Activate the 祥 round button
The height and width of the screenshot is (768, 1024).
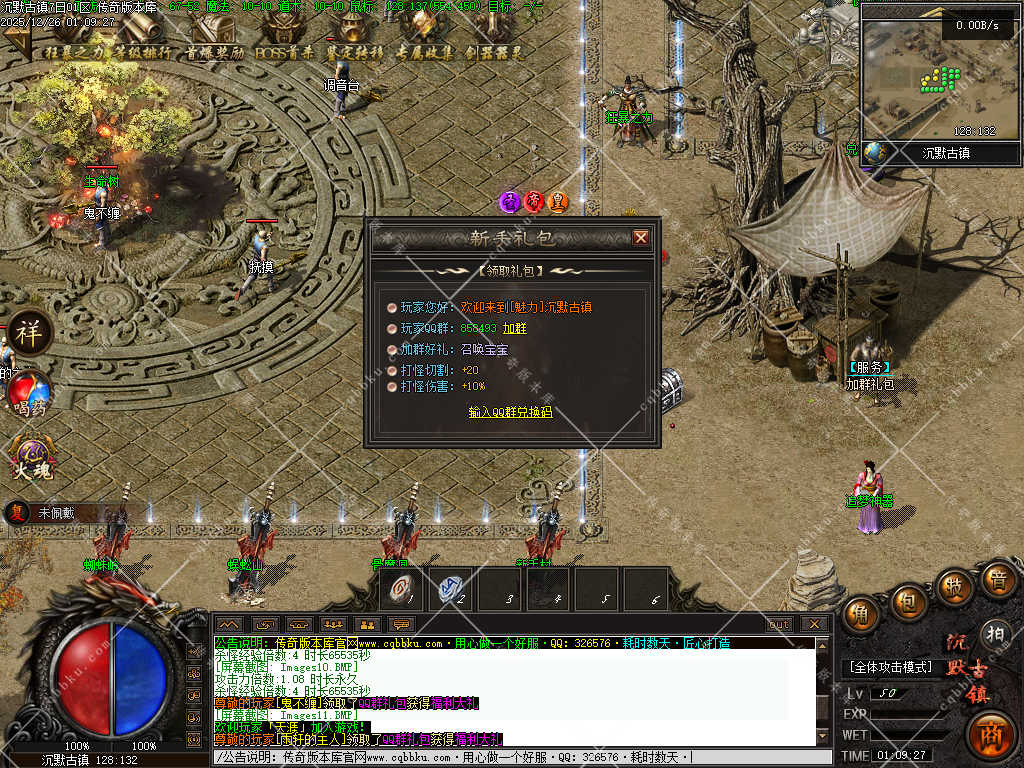click(x=29, y=333)
